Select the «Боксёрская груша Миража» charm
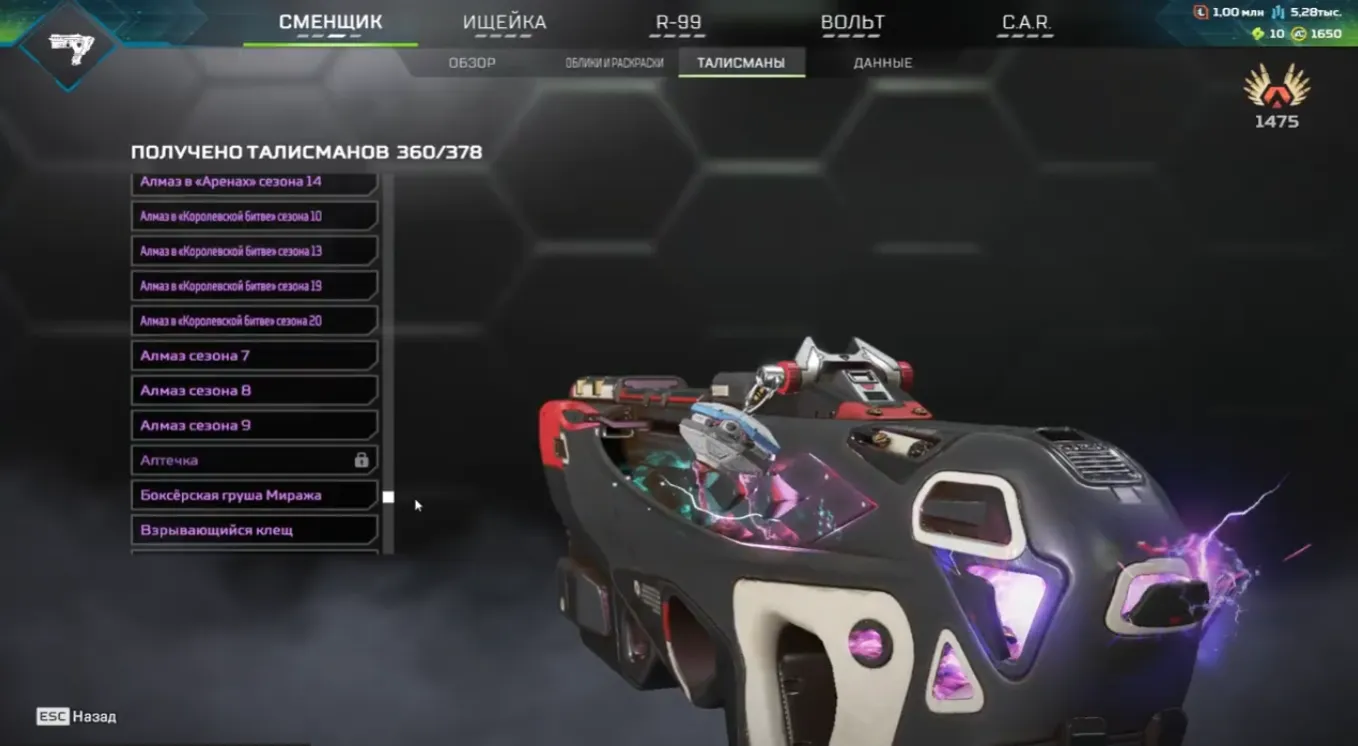Image resolution: width=1358 pixels, height=746 pixels. (x=253, y=494)
